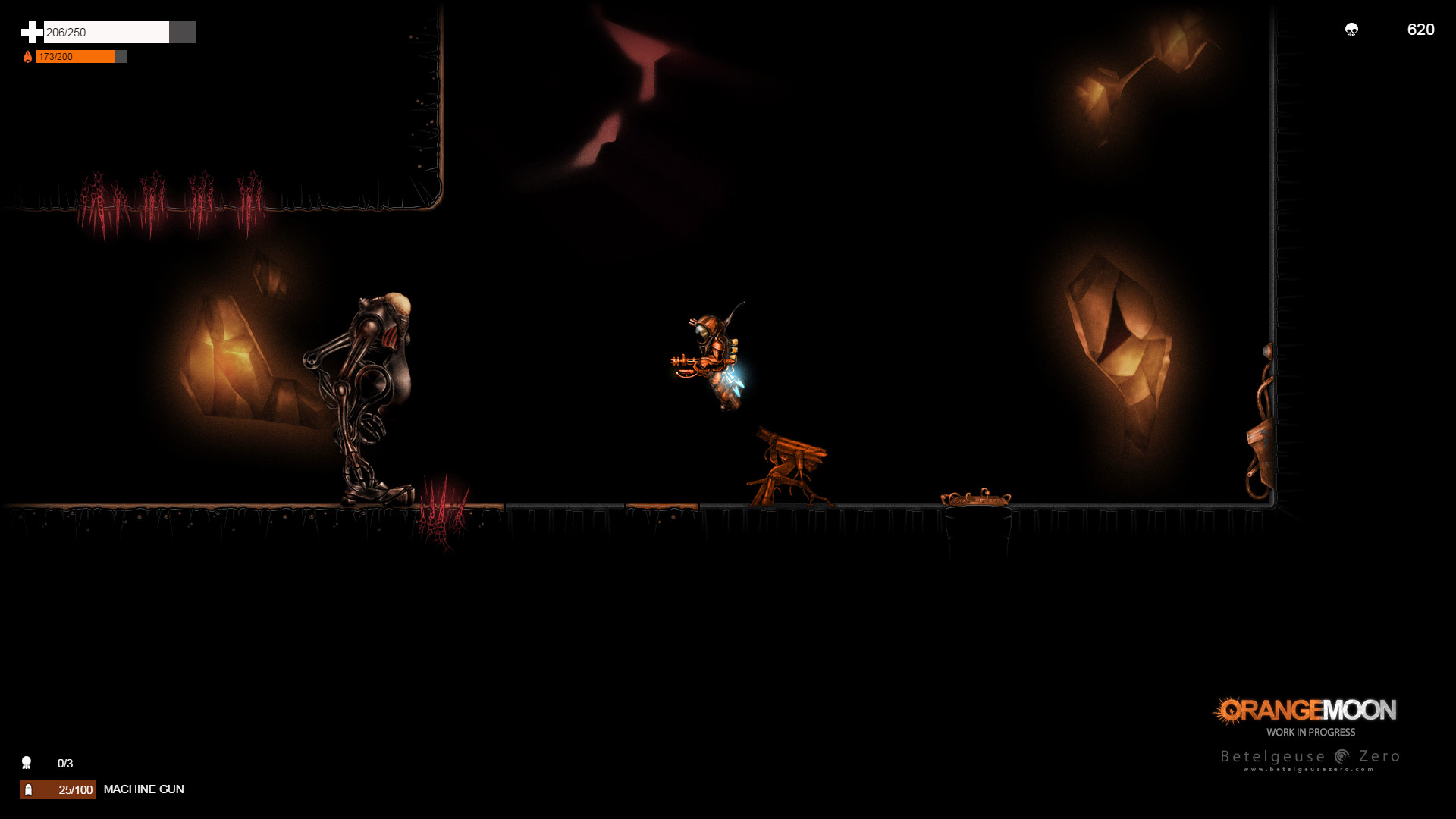Click the bullet icon on the ammo indicator
The width and height of the screenshot is (1456, 819).
point(29,789)
